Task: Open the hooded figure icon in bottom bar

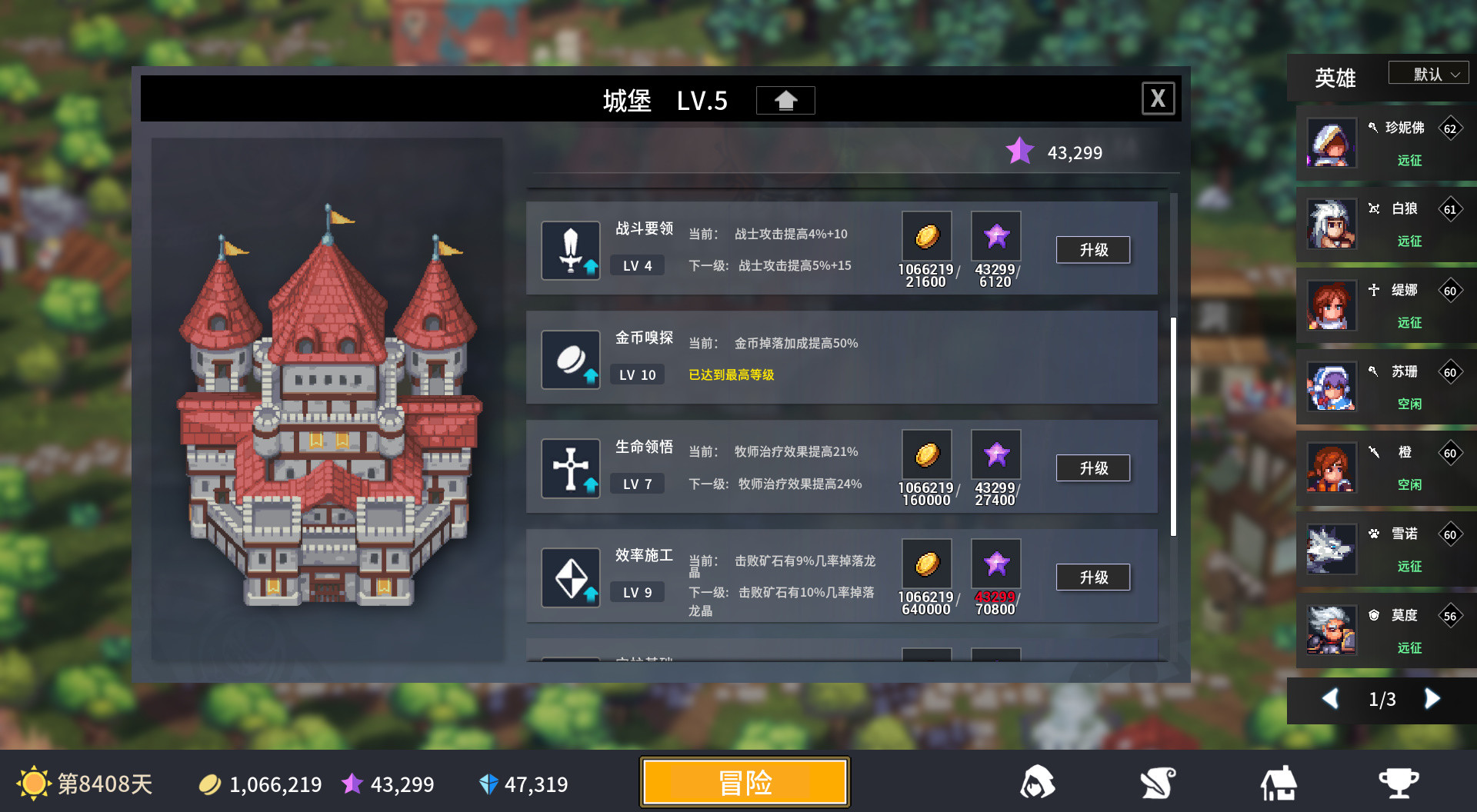Action: [1038, 782]
